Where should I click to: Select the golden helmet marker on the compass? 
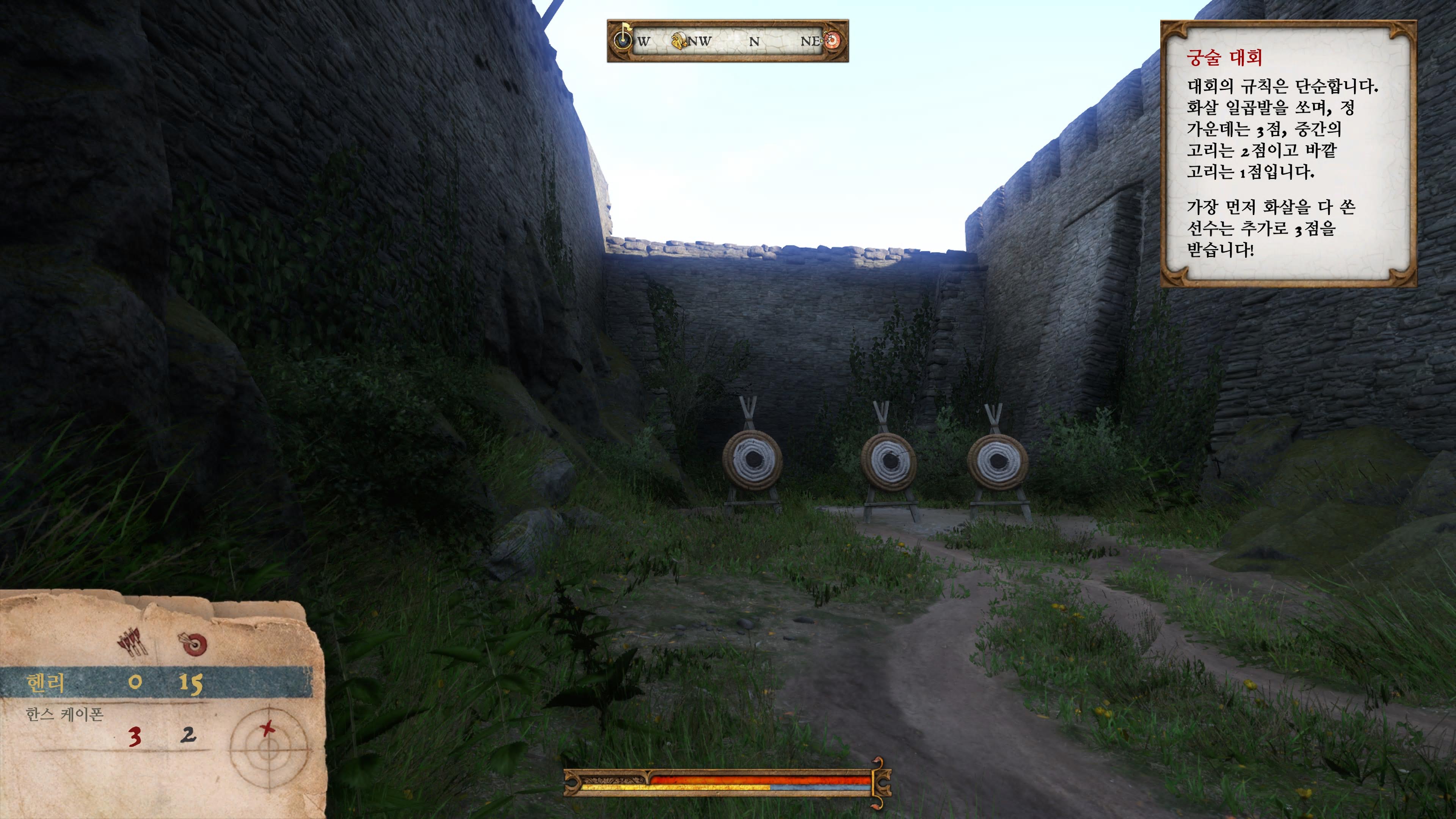click(x=678, y=41)
